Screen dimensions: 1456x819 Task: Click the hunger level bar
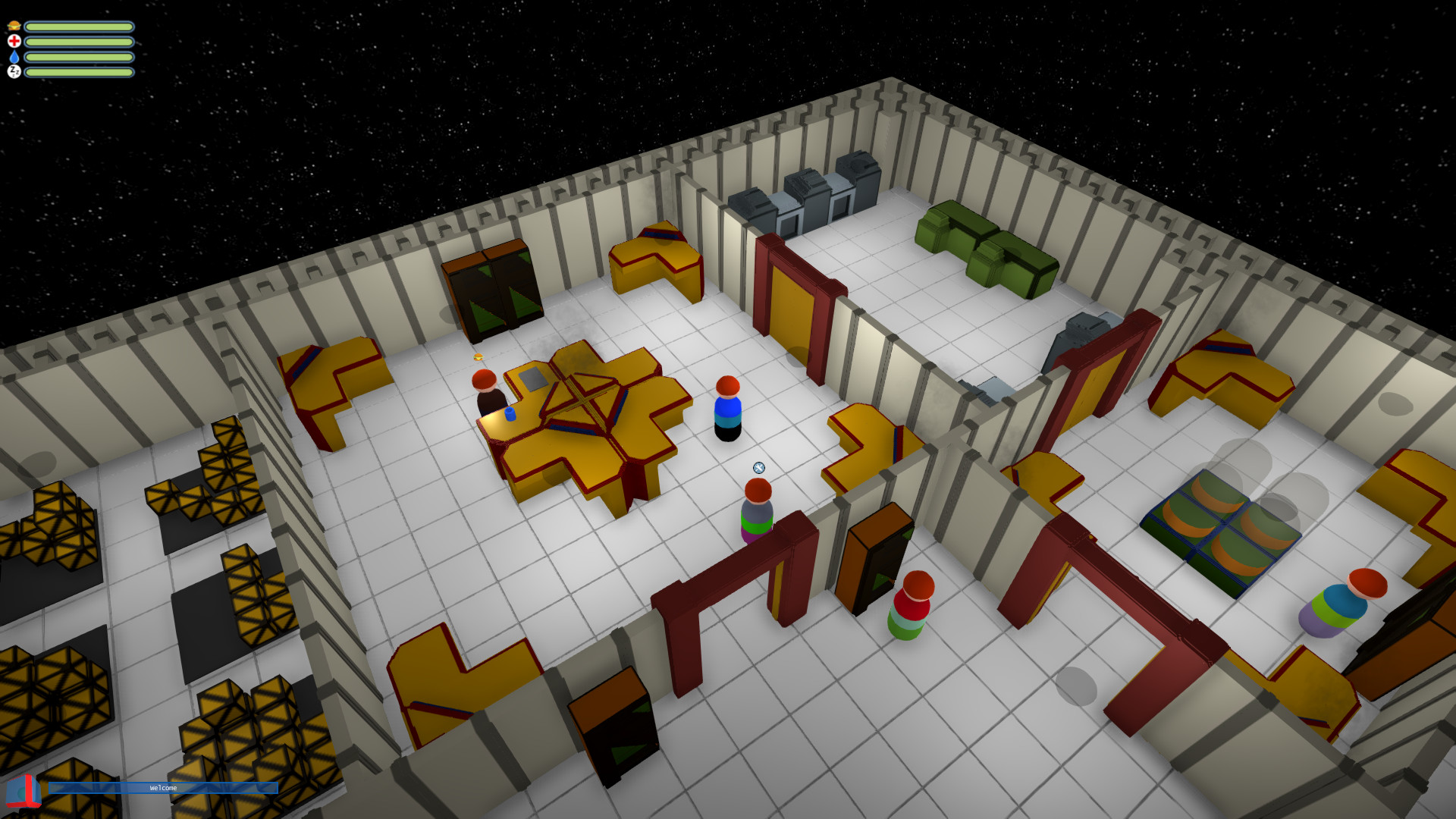(79, 26)
